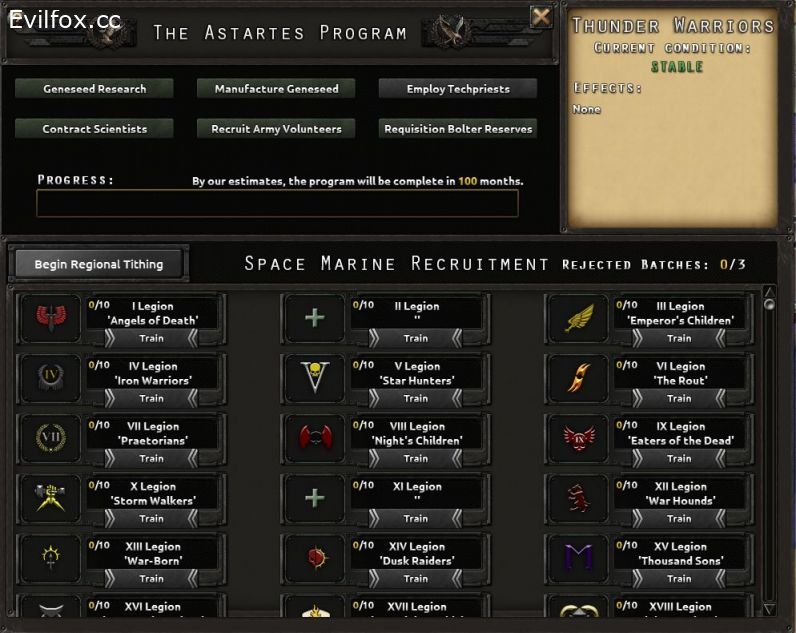Screen dimensions: 796x633
Task: Start Geneseed Research
Action: pos(94,89)
